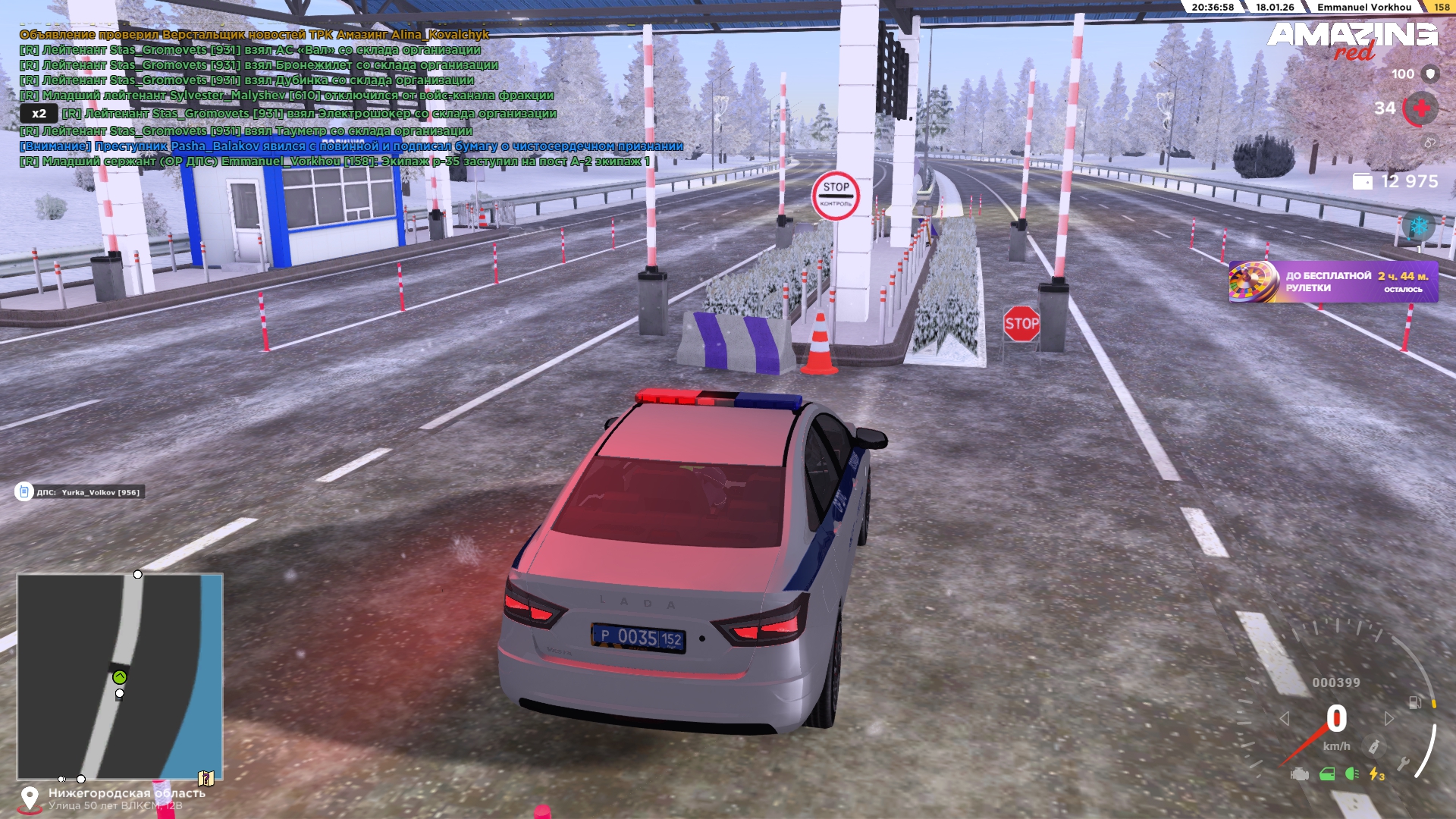Click the engine status icon
Viewport: 1456px width, 819px height.
[x=1300, y=773]
